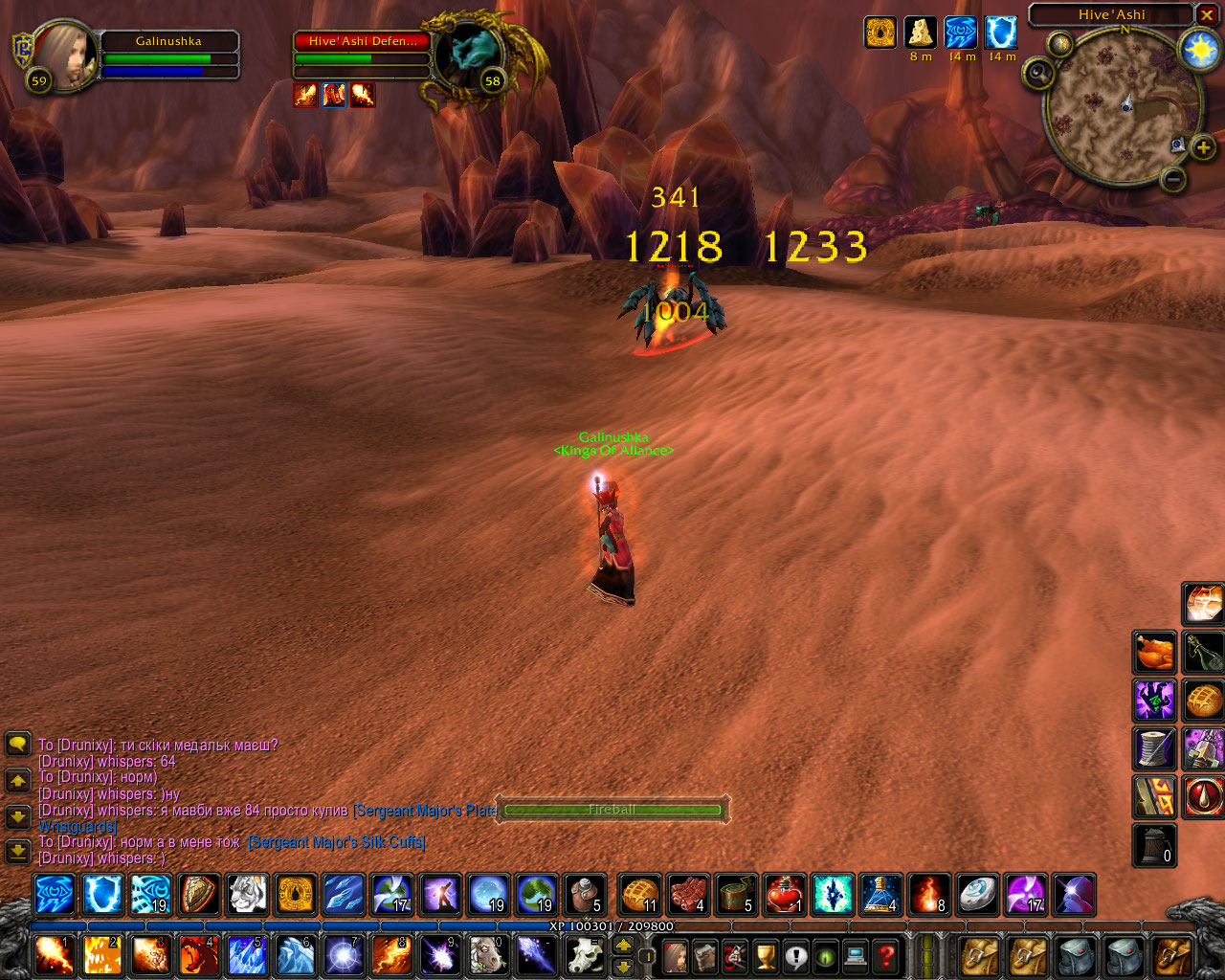Open the main menu computer icon

pyautogui.click(x=857, y=956)
